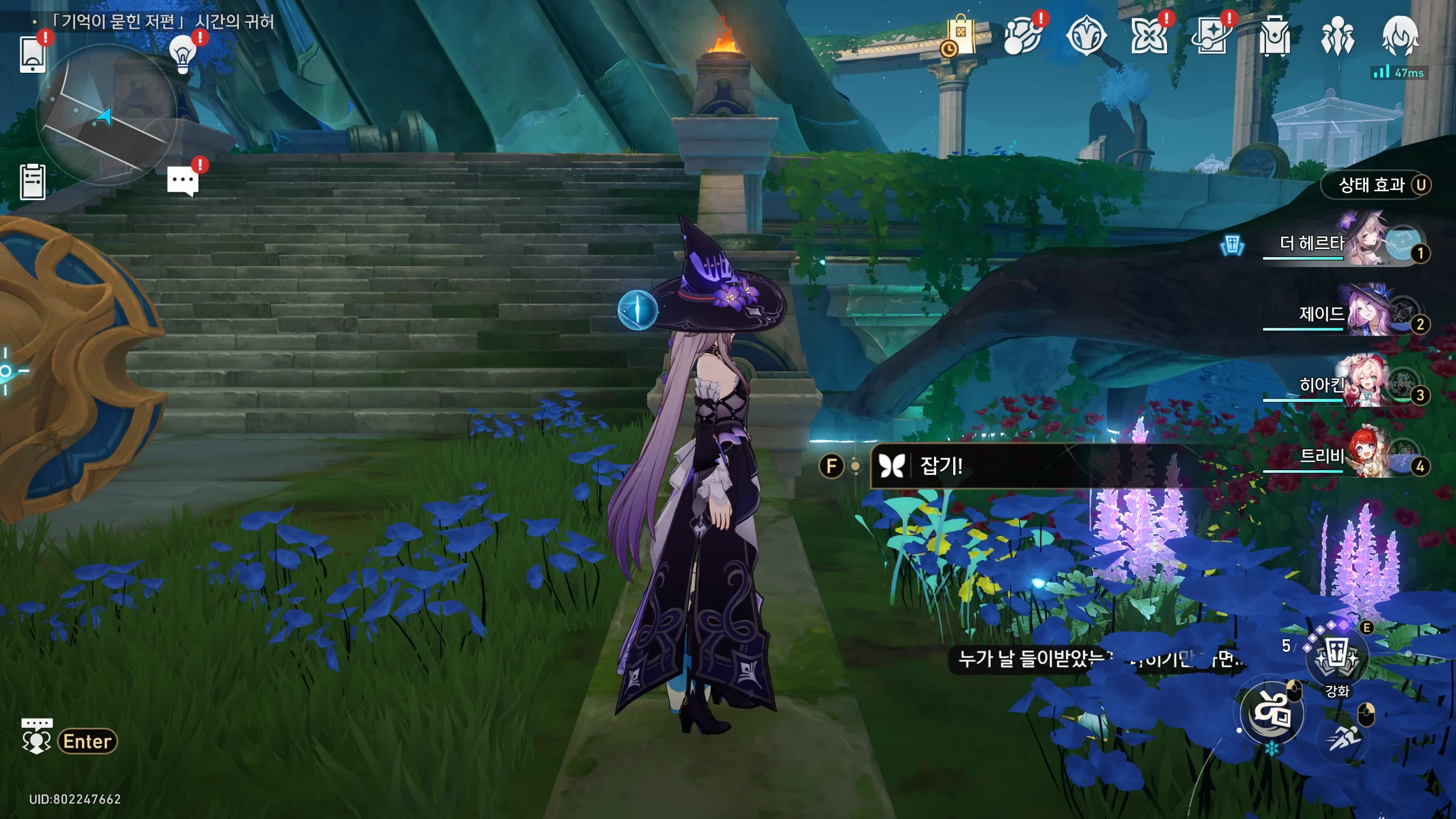This screenshot has width=1456, height=819.
Task: Open the lightbulb tutorial tips icon
Action: point(183,54)
